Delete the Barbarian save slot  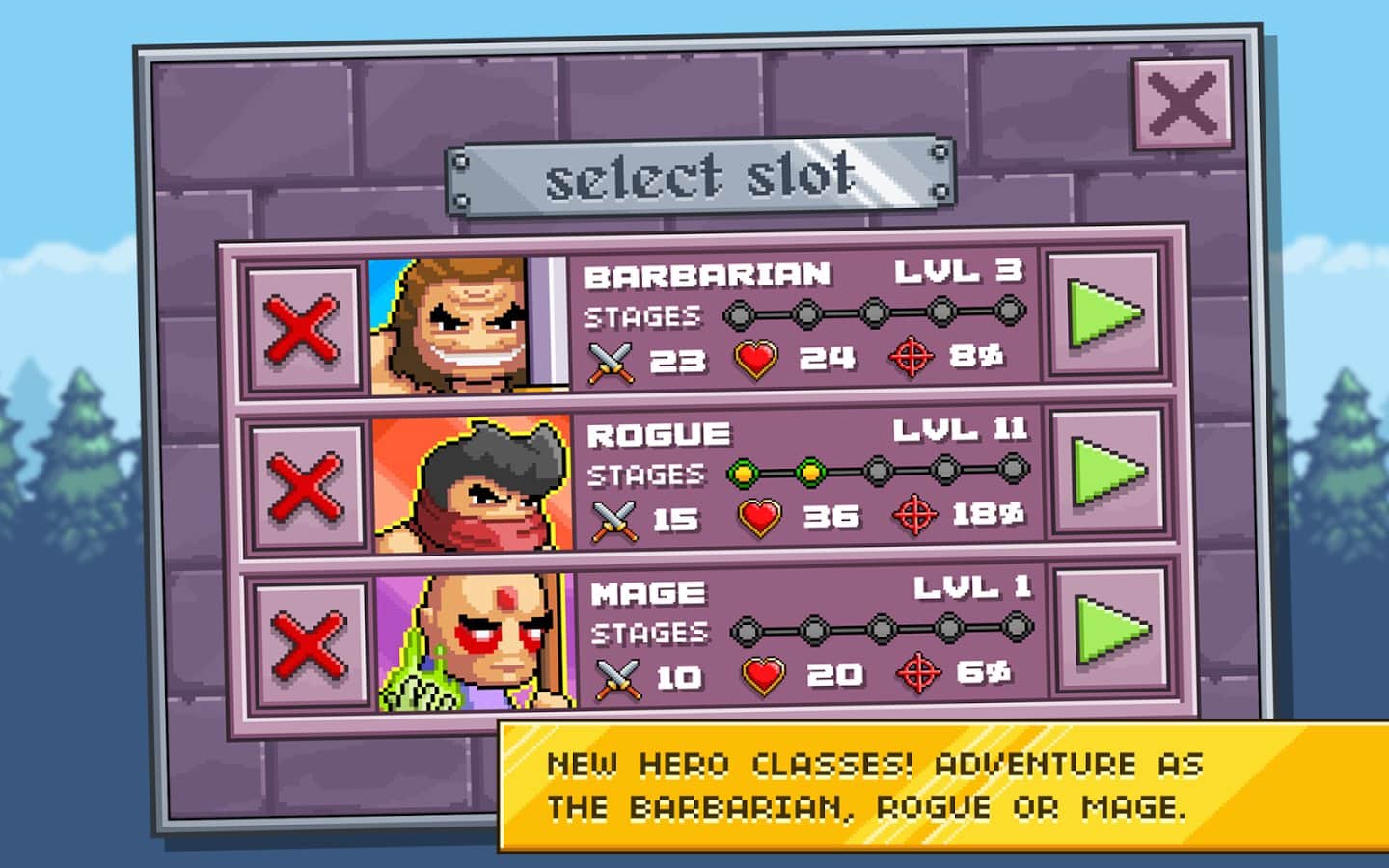(x=302, y=329)
